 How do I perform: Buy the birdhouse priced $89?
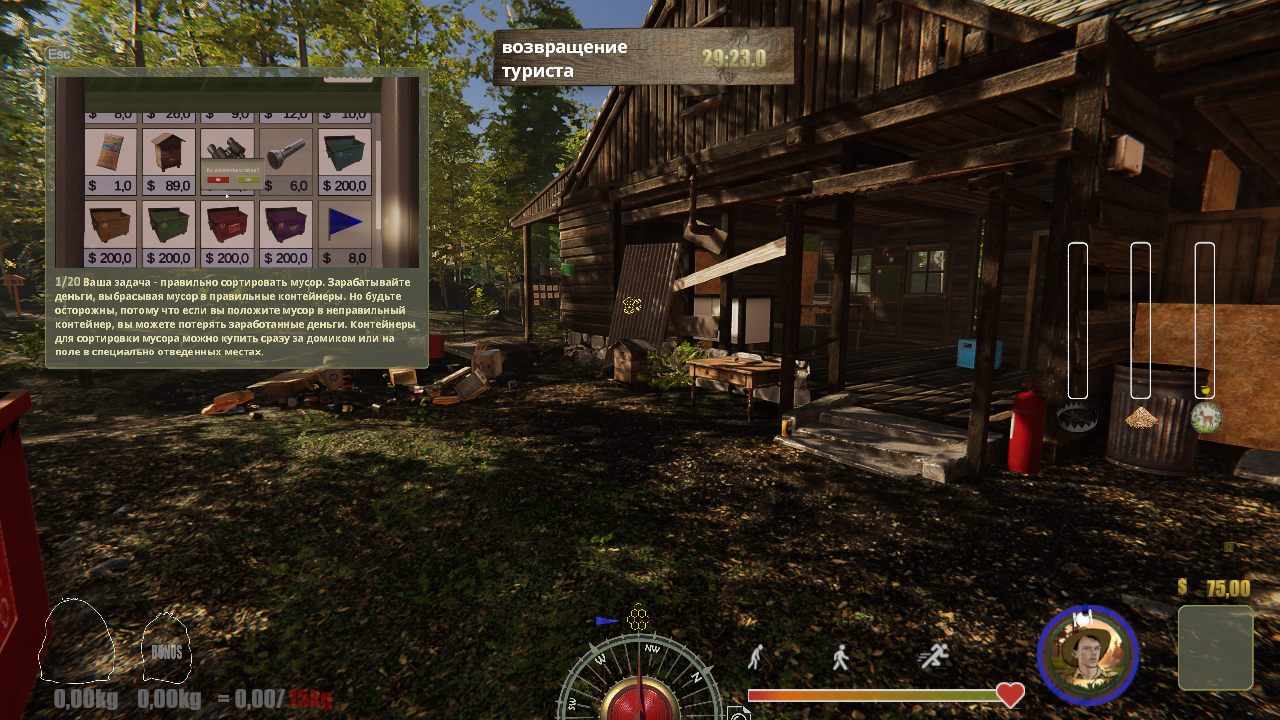pyautogui.click(x=168, y=151)
